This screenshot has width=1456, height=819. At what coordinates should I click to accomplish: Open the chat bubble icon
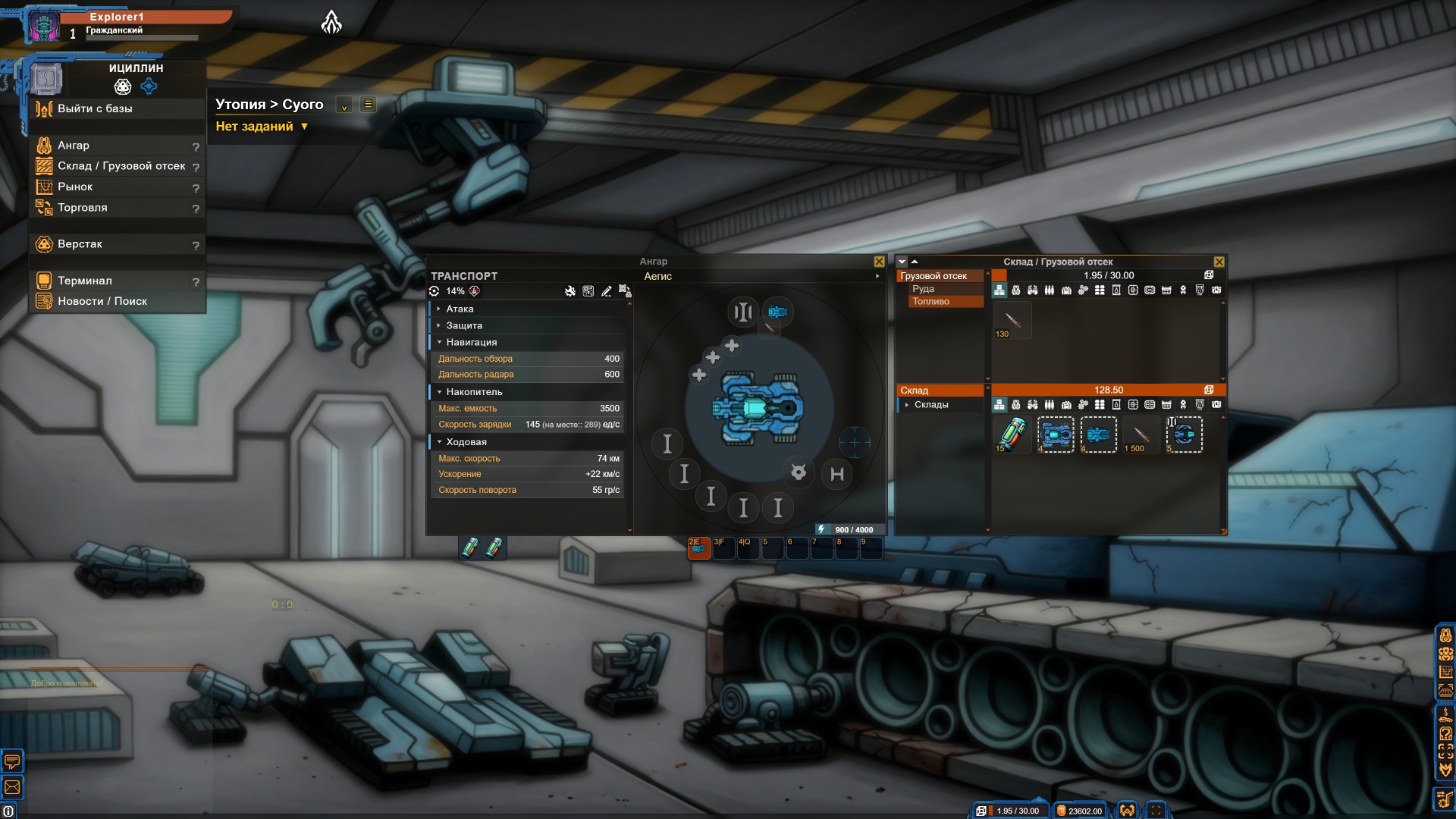[12, 760]
